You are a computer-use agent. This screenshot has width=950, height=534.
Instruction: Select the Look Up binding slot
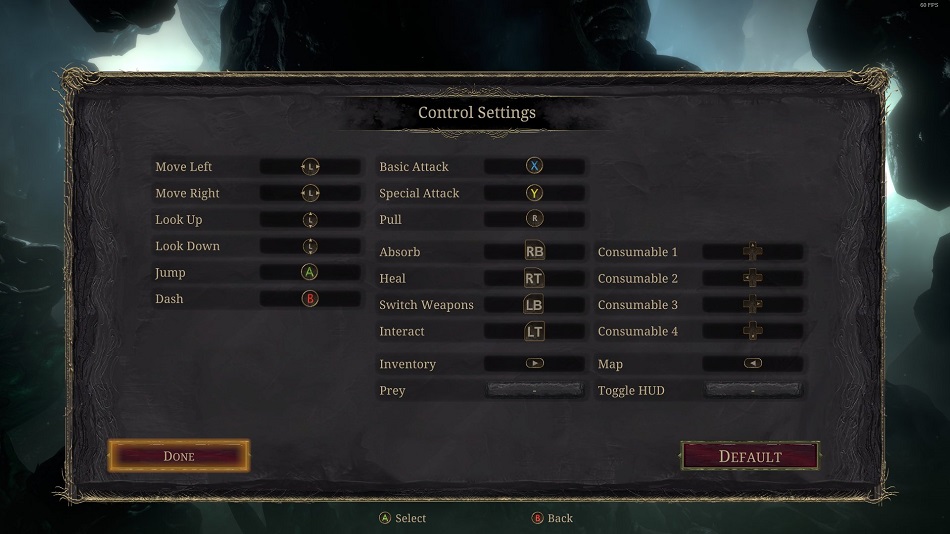pyautogui.click(x=310, y=220)
